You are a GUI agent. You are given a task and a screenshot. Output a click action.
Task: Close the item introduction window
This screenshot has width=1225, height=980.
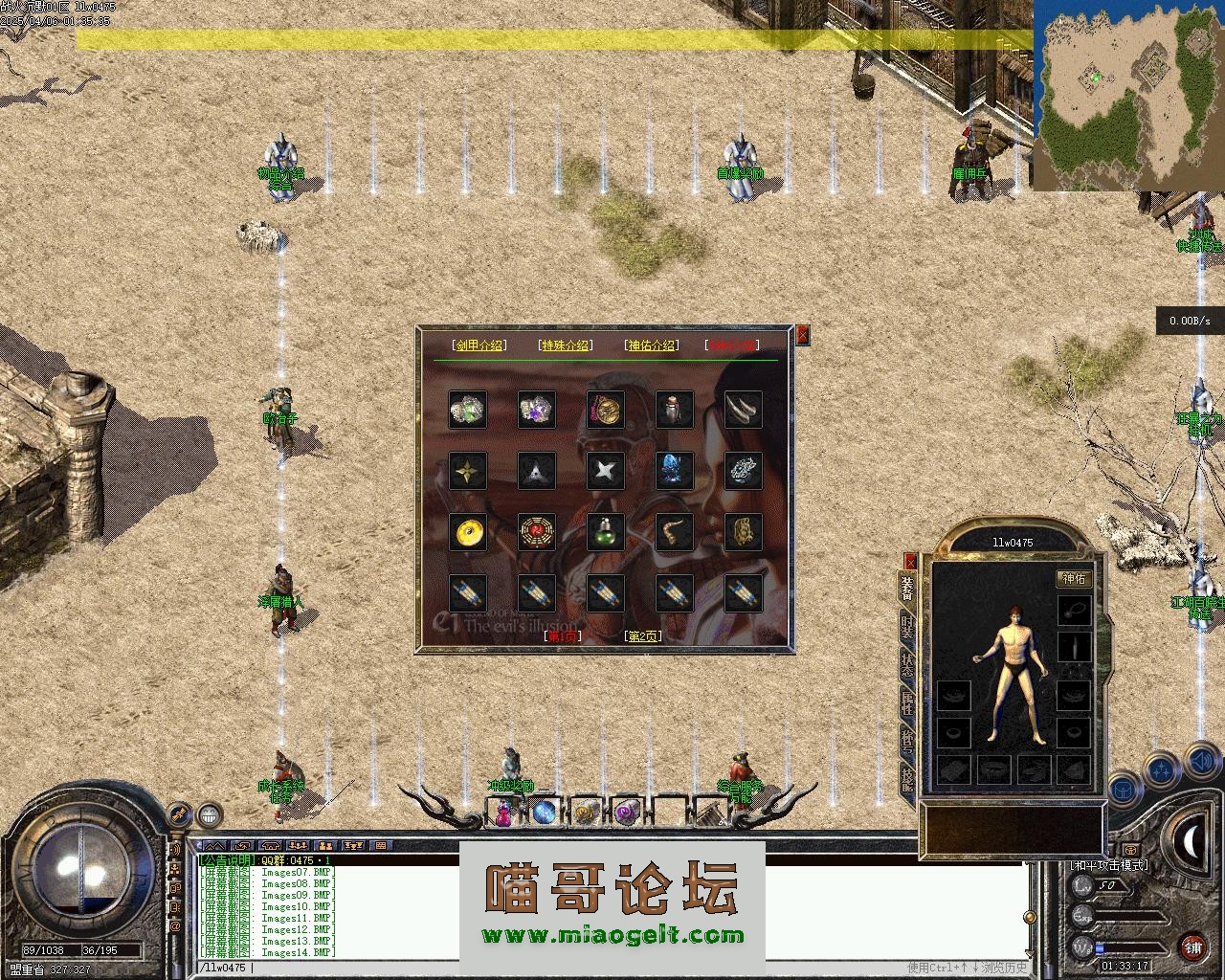803,334
